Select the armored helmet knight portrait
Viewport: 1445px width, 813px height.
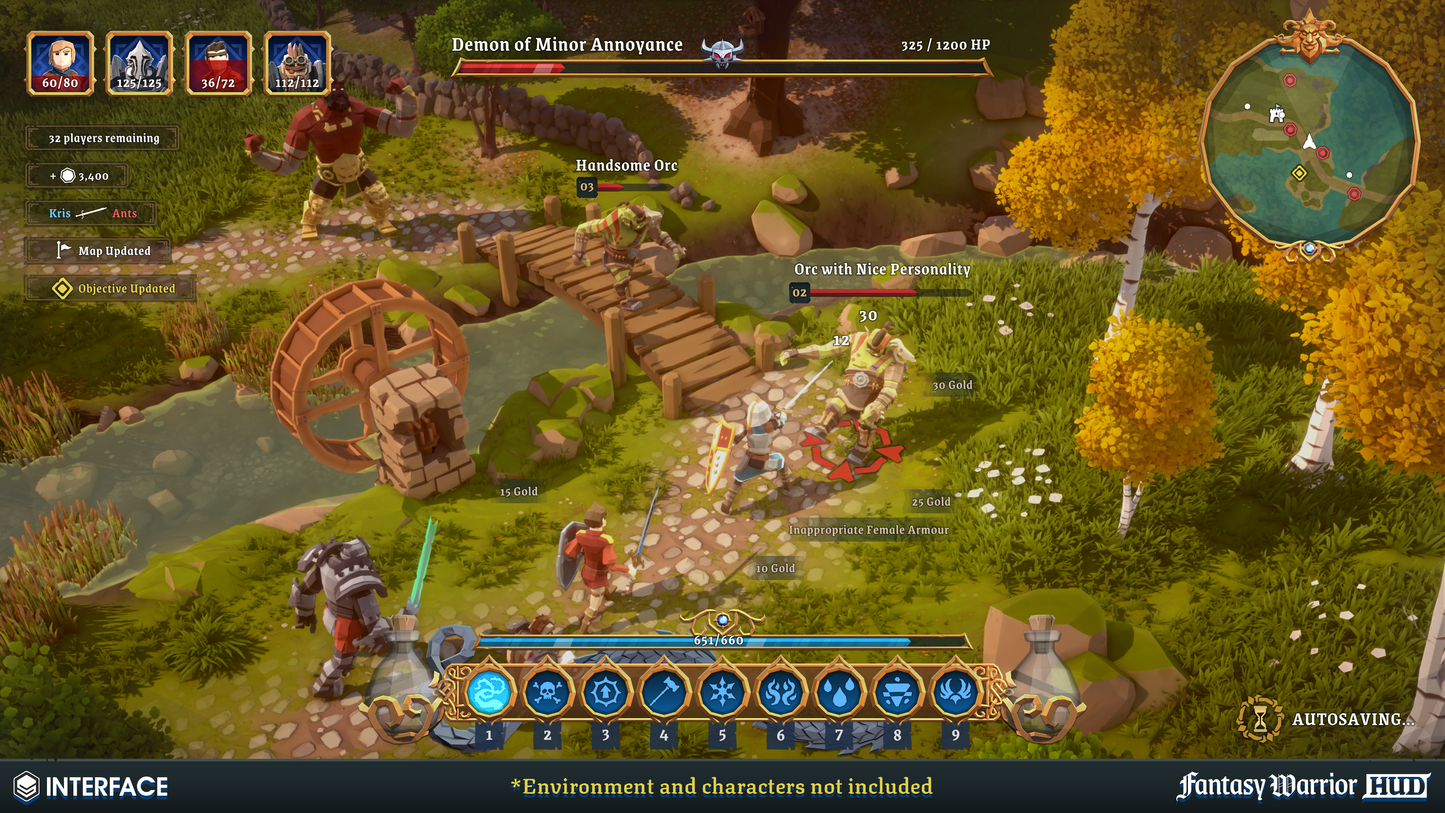click(140, 63)
